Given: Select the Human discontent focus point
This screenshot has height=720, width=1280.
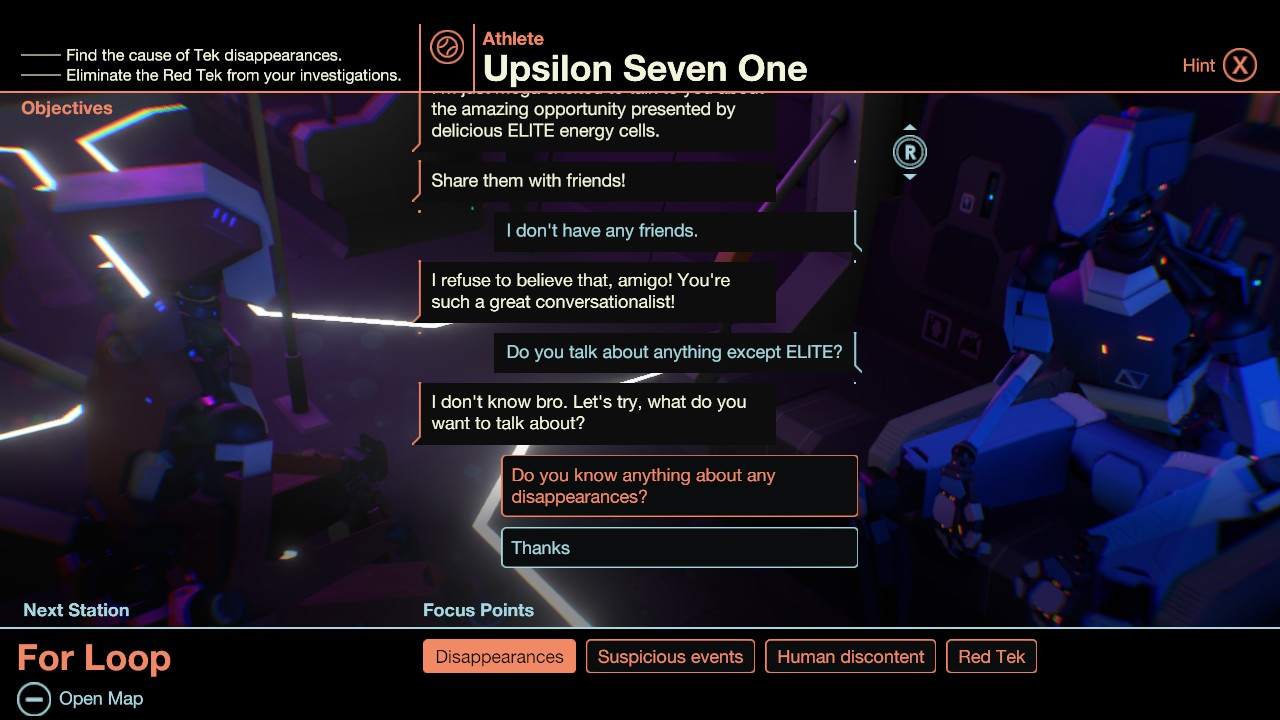Looking at the screenshot, I should [850, 656].
